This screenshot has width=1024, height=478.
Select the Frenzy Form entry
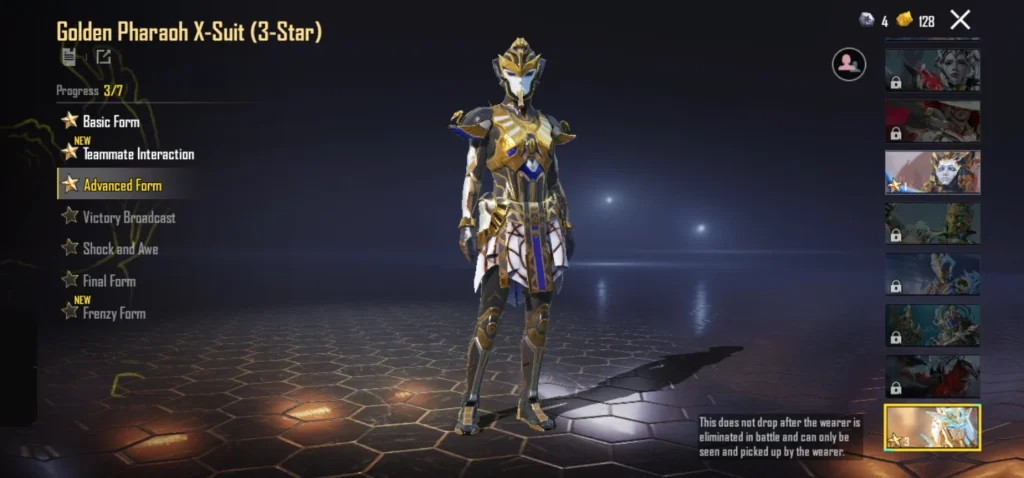tap(113, 313)
